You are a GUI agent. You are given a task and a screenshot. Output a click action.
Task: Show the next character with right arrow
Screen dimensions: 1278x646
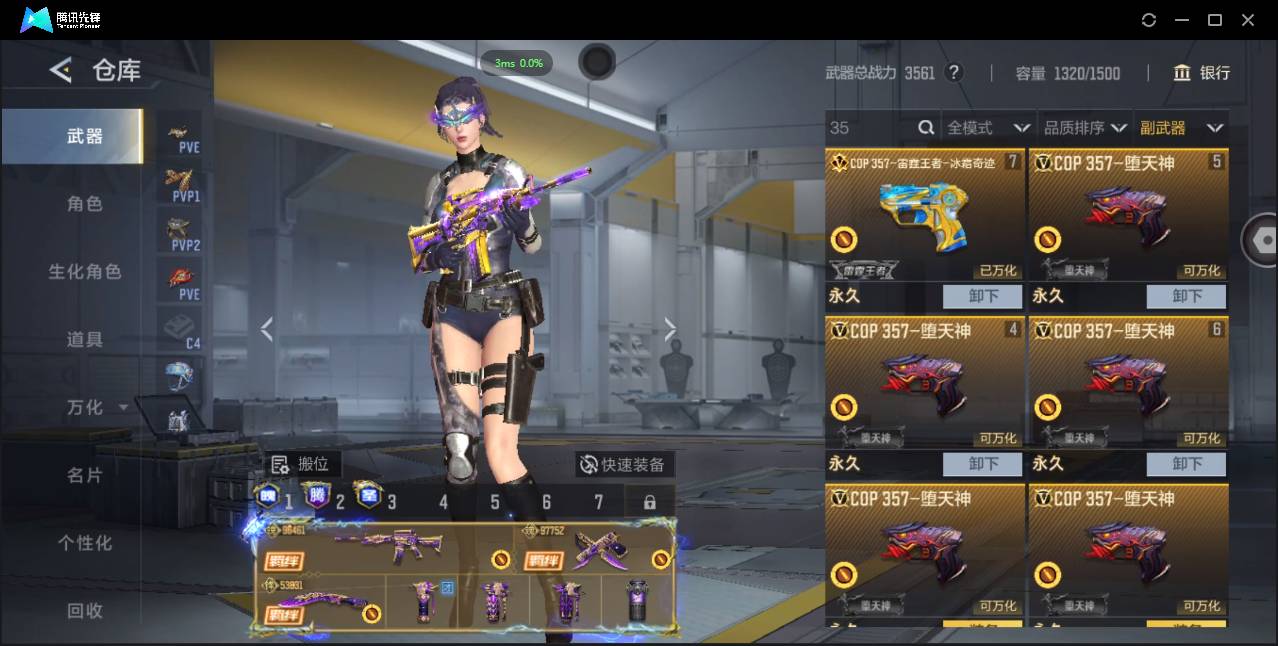tap(670, 330)
